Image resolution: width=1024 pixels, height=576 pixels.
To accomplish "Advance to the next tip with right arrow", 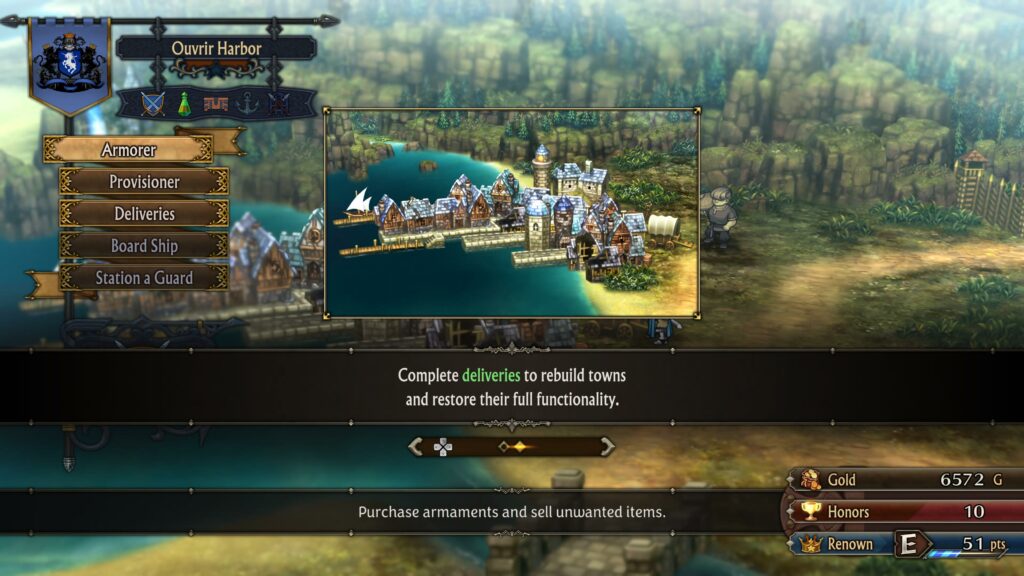I will (606, 447).
